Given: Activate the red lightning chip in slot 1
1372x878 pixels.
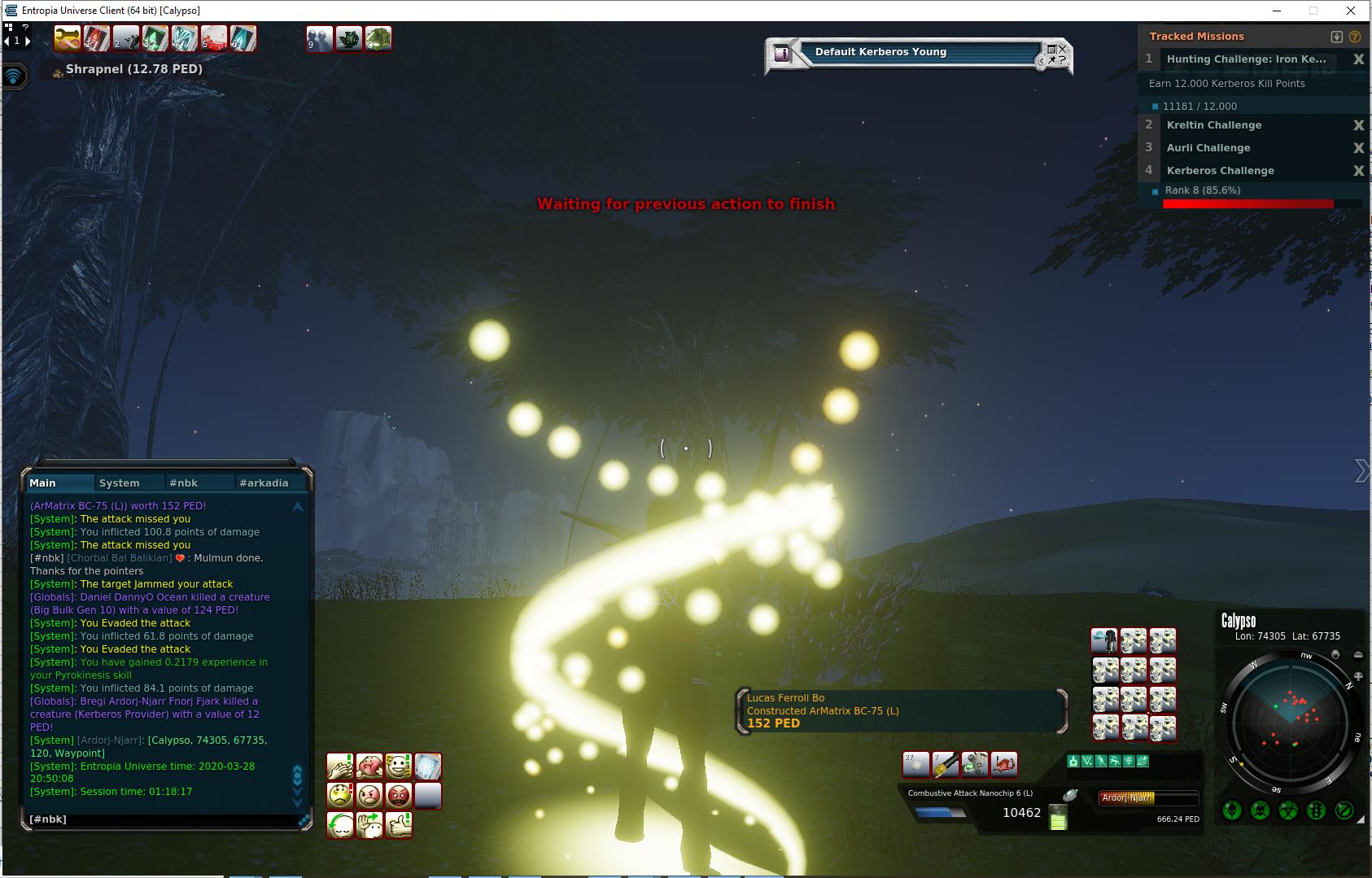Looking at the screenshot, I should (97, 38).
